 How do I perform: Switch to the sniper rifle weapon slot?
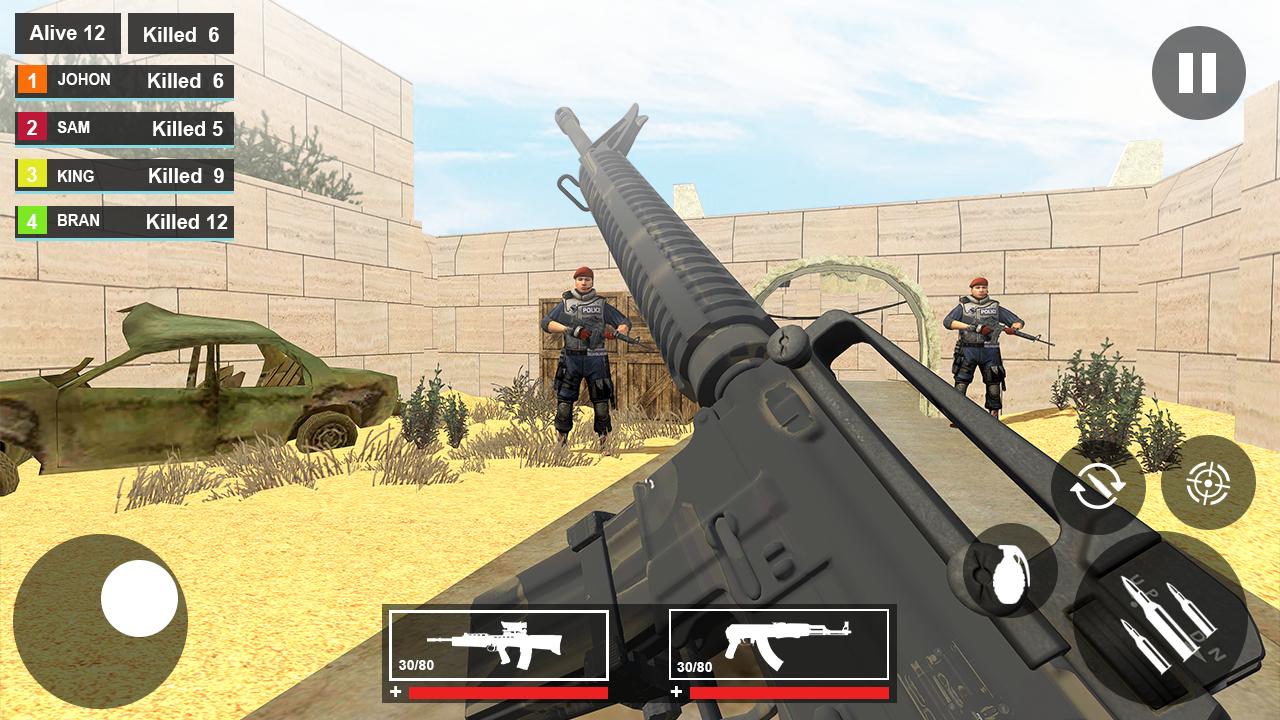pos(499,645)
